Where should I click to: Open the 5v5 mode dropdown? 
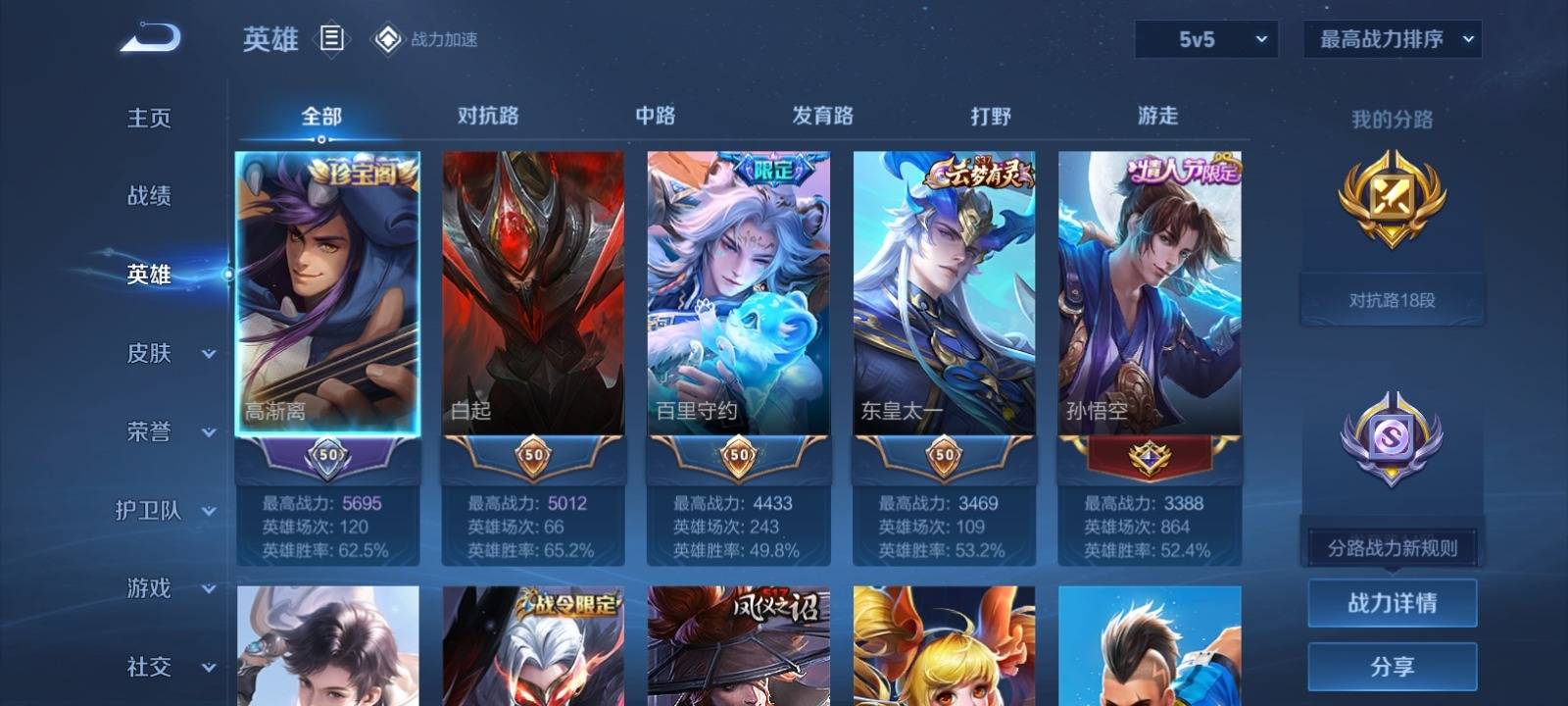click(1206, 39)
